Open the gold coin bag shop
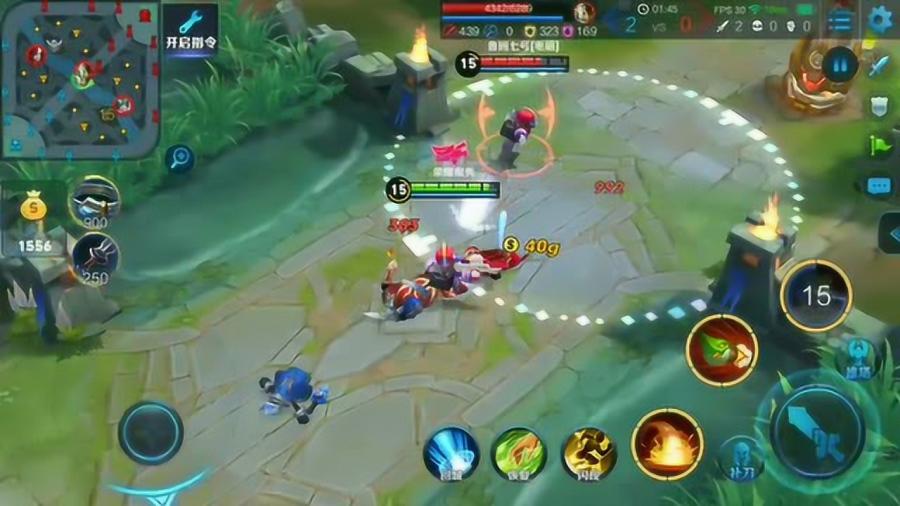Image resolution: width=900 pixels, height=506 pixels. tap(34, 218)
